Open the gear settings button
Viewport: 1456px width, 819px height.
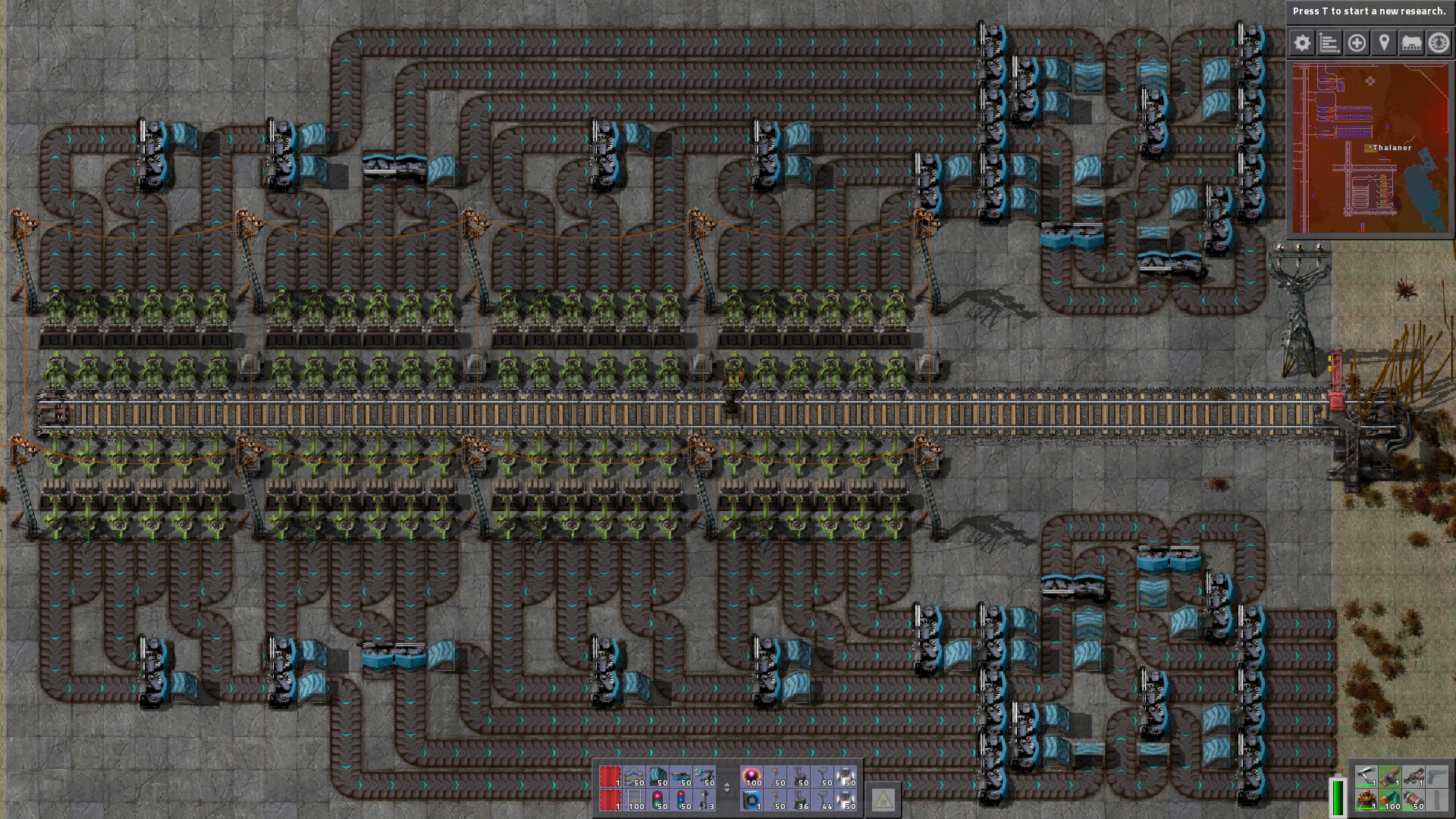click(x=1302, y=43)
